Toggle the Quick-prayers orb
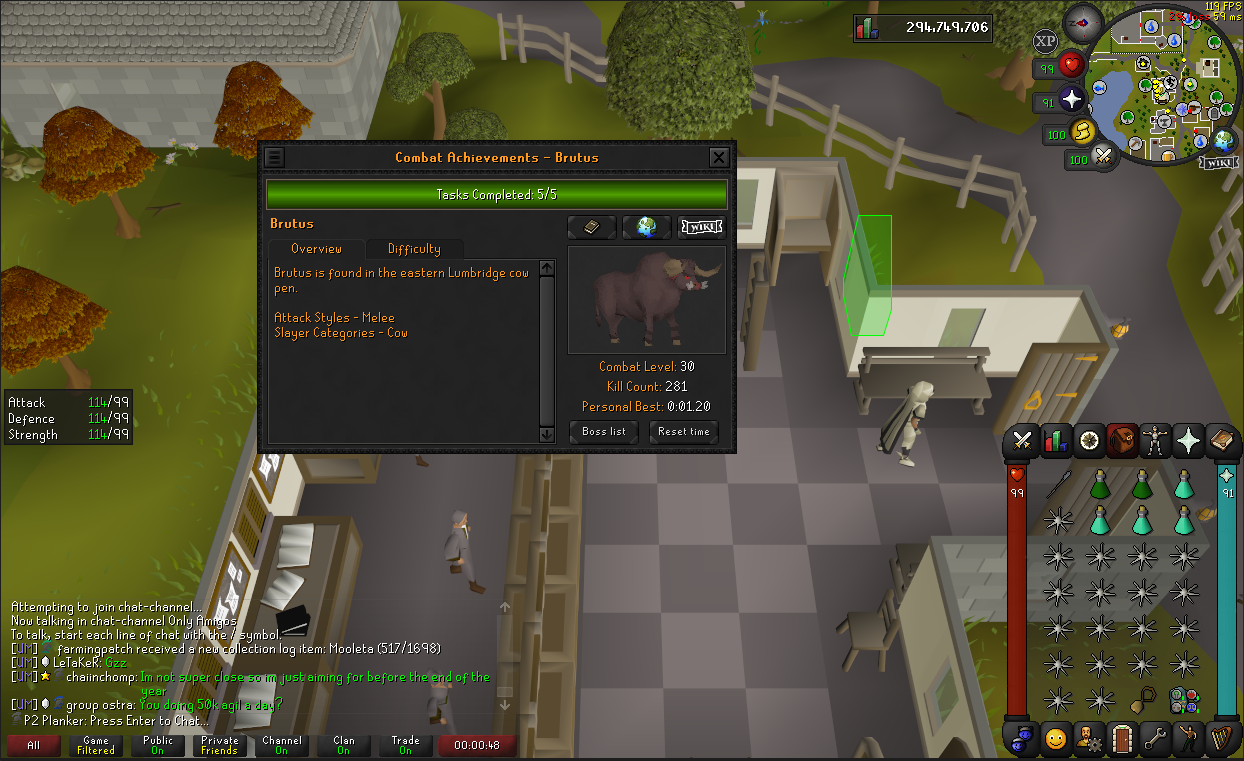The image size is (1244, 761). [1072, 99]
